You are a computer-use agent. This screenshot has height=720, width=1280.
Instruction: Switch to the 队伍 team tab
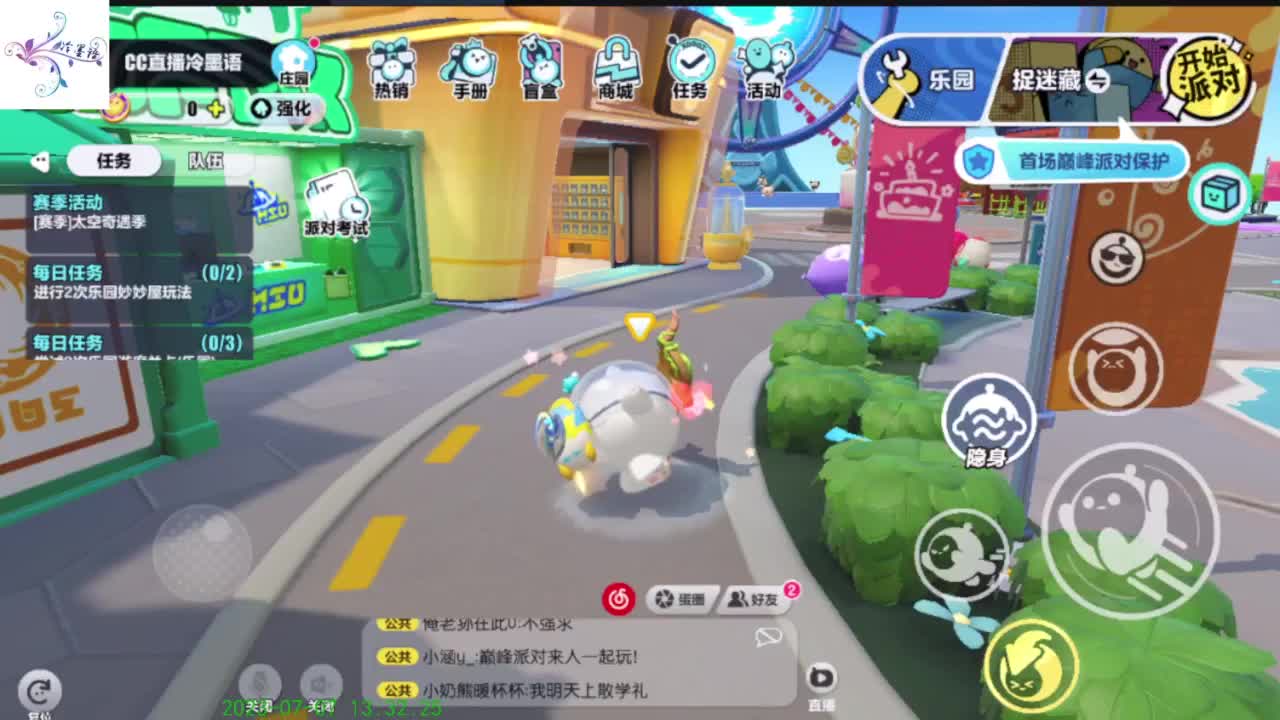tap(204, 160)
